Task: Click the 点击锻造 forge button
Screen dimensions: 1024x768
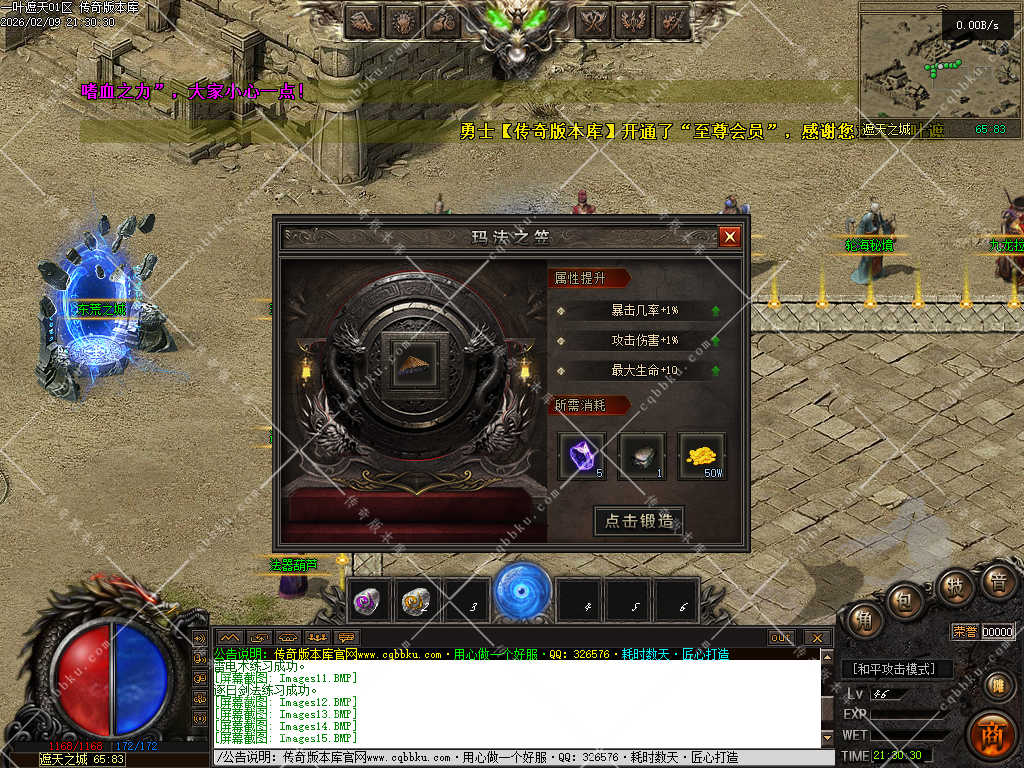Action: pyautogui.click(x=640, y=521)
